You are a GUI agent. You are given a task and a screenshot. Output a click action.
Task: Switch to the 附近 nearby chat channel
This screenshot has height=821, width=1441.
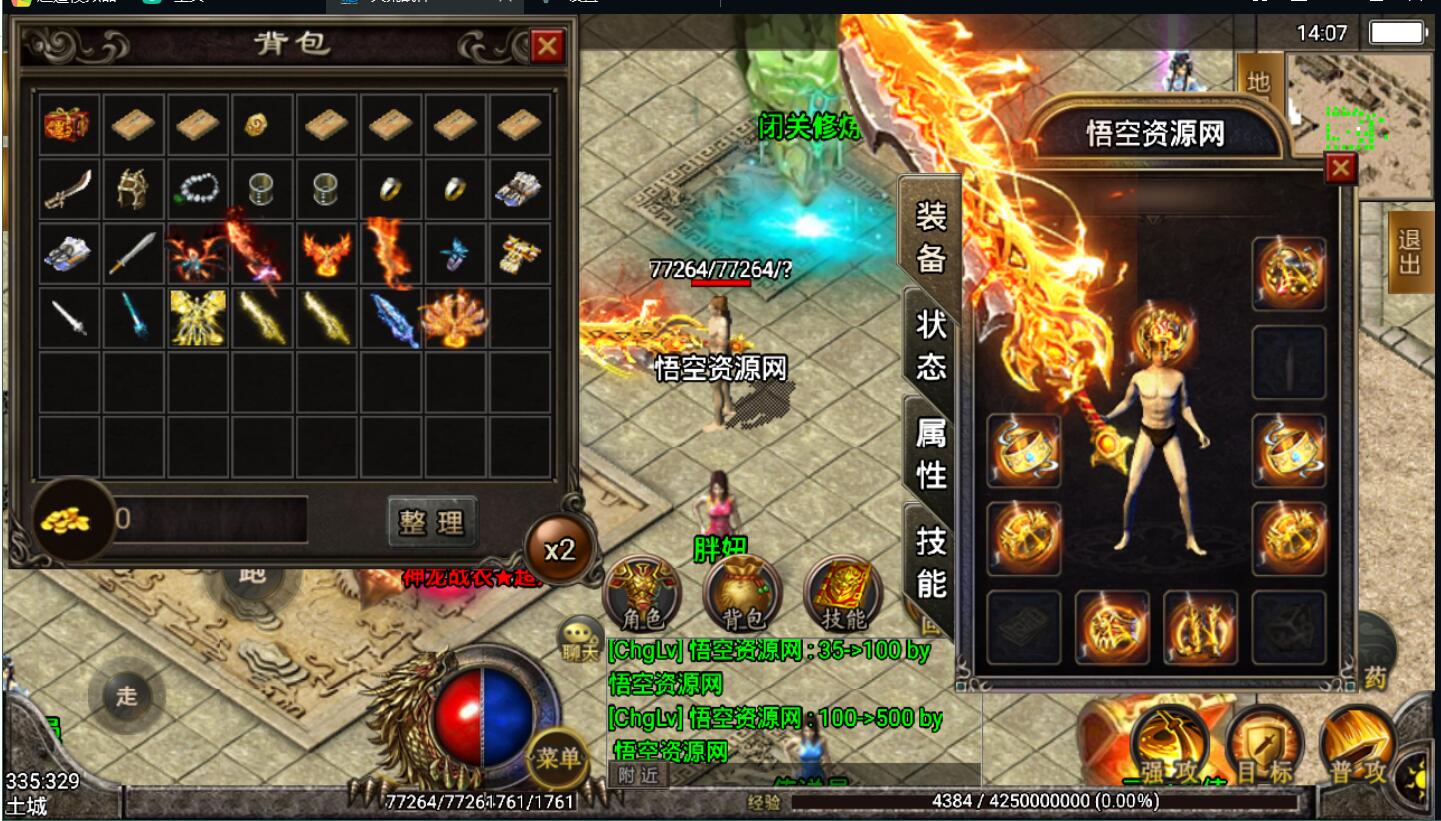pyautogui.click(x=638, y=775)
